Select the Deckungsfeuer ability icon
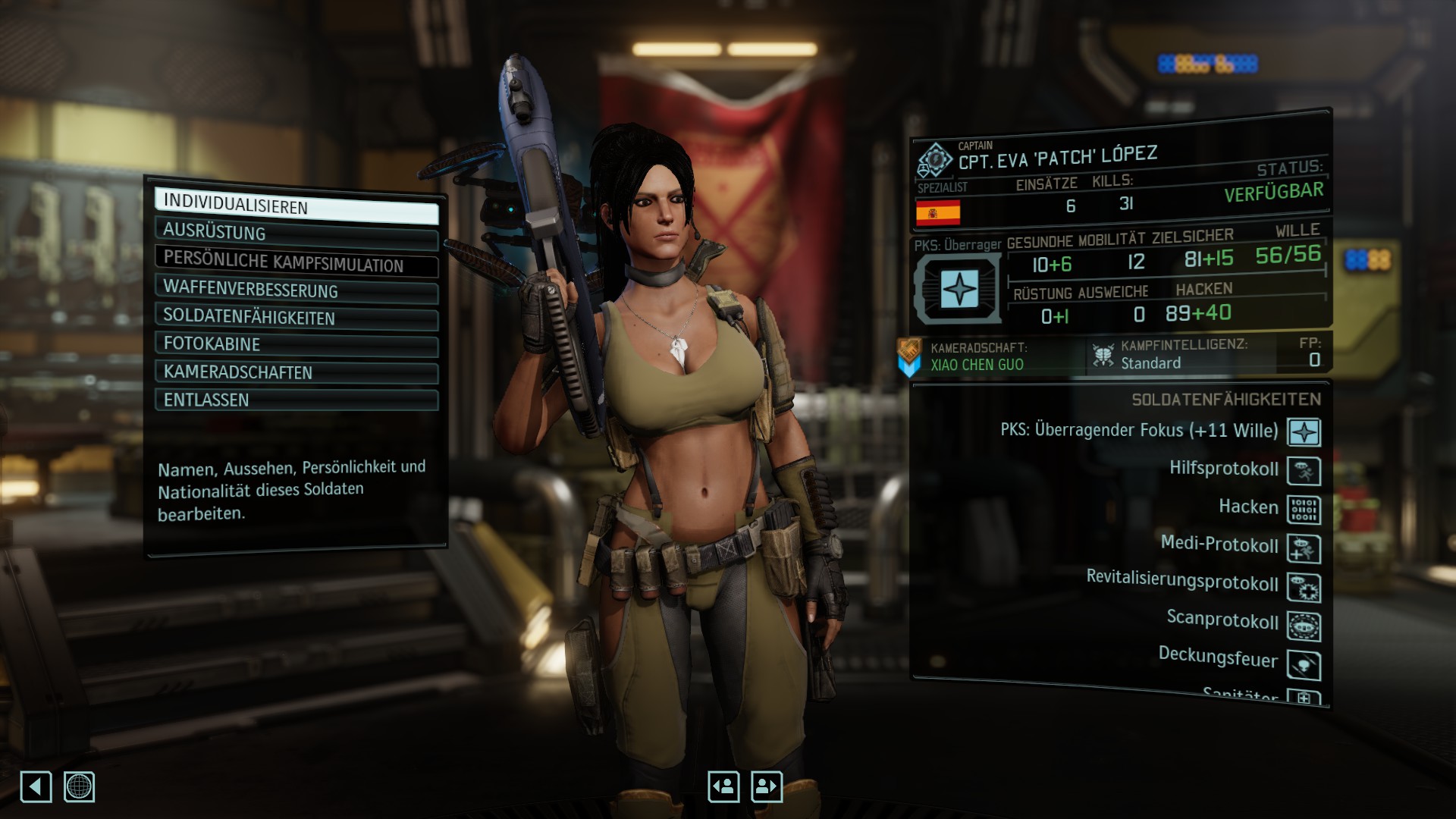The height and width of the screenshot is (819, 1456). (1304, 665)
